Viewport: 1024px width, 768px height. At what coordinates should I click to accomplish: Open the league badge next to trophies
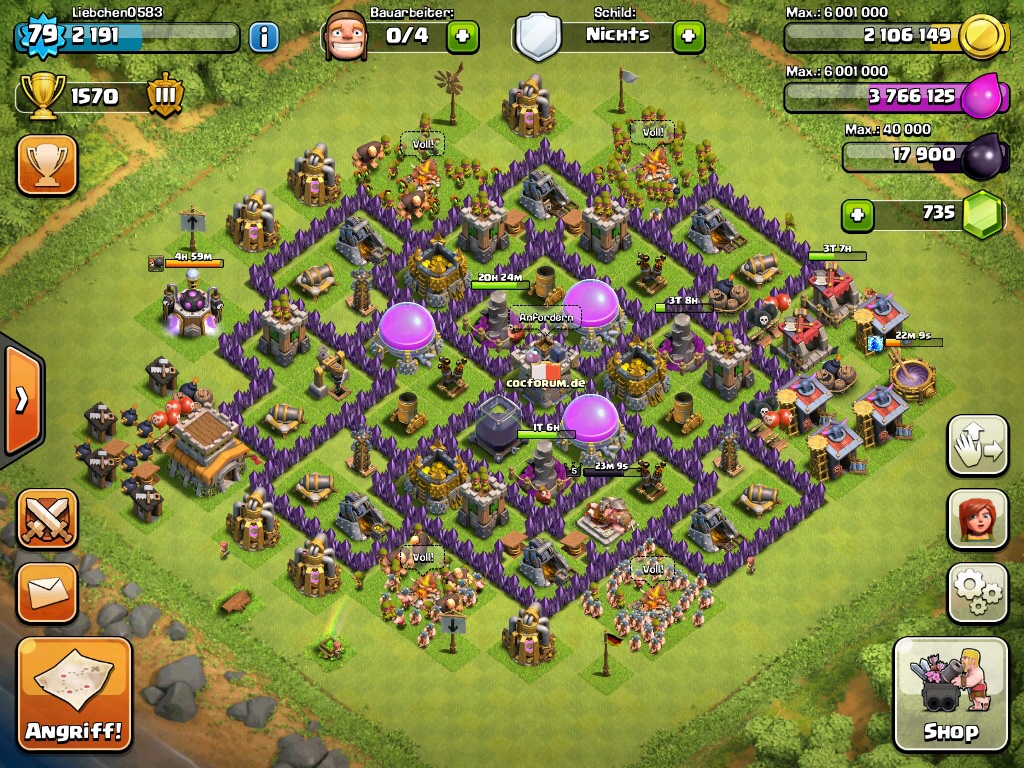(x=165, y=96)
